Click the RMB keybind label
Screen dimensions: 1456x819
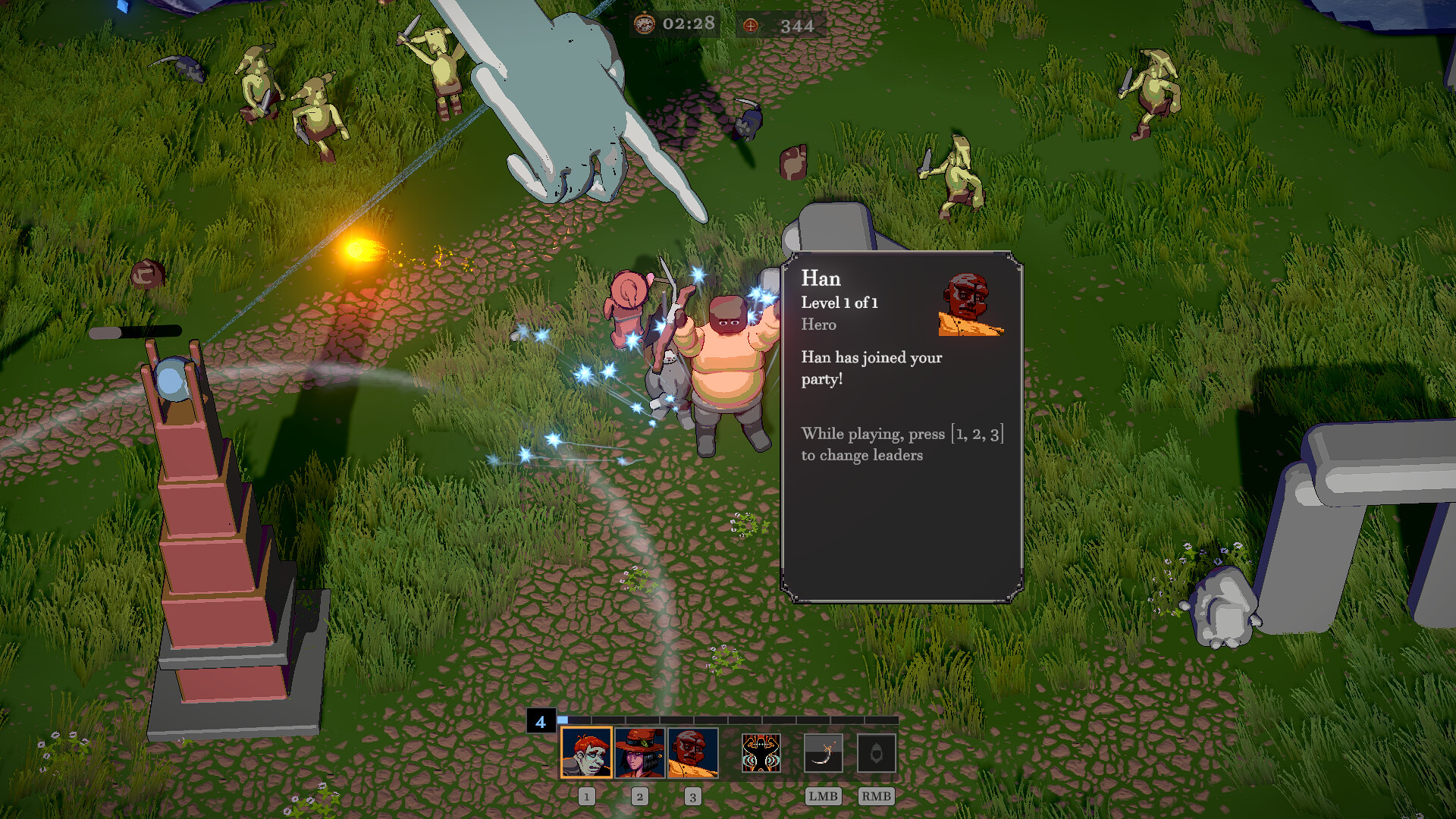[x=877, y=796]
